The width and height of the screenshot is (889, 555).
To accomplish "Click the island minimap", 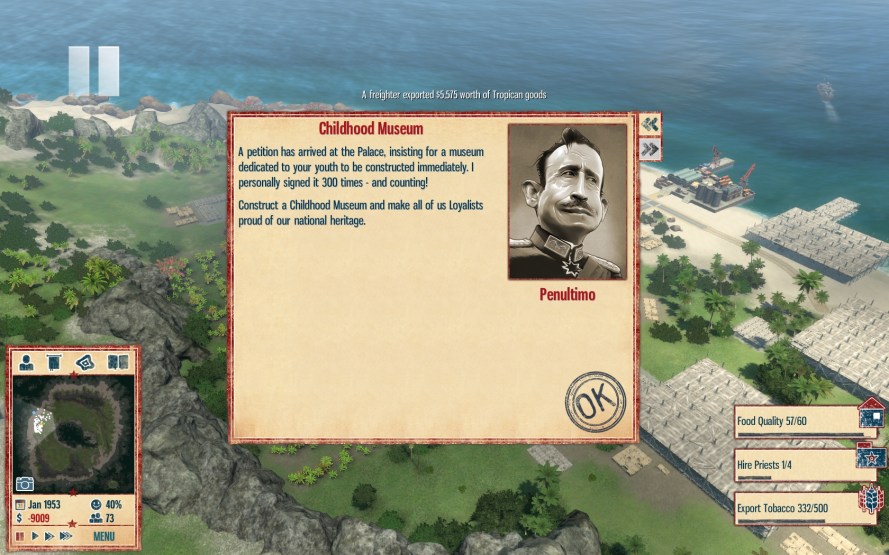I will [x=71, y=429].
